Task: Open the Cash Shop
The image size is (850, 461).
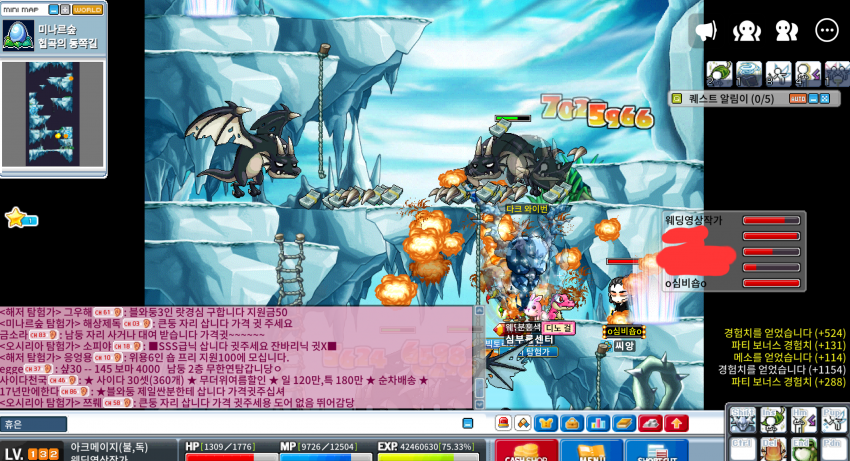Action: click(527, 451)
